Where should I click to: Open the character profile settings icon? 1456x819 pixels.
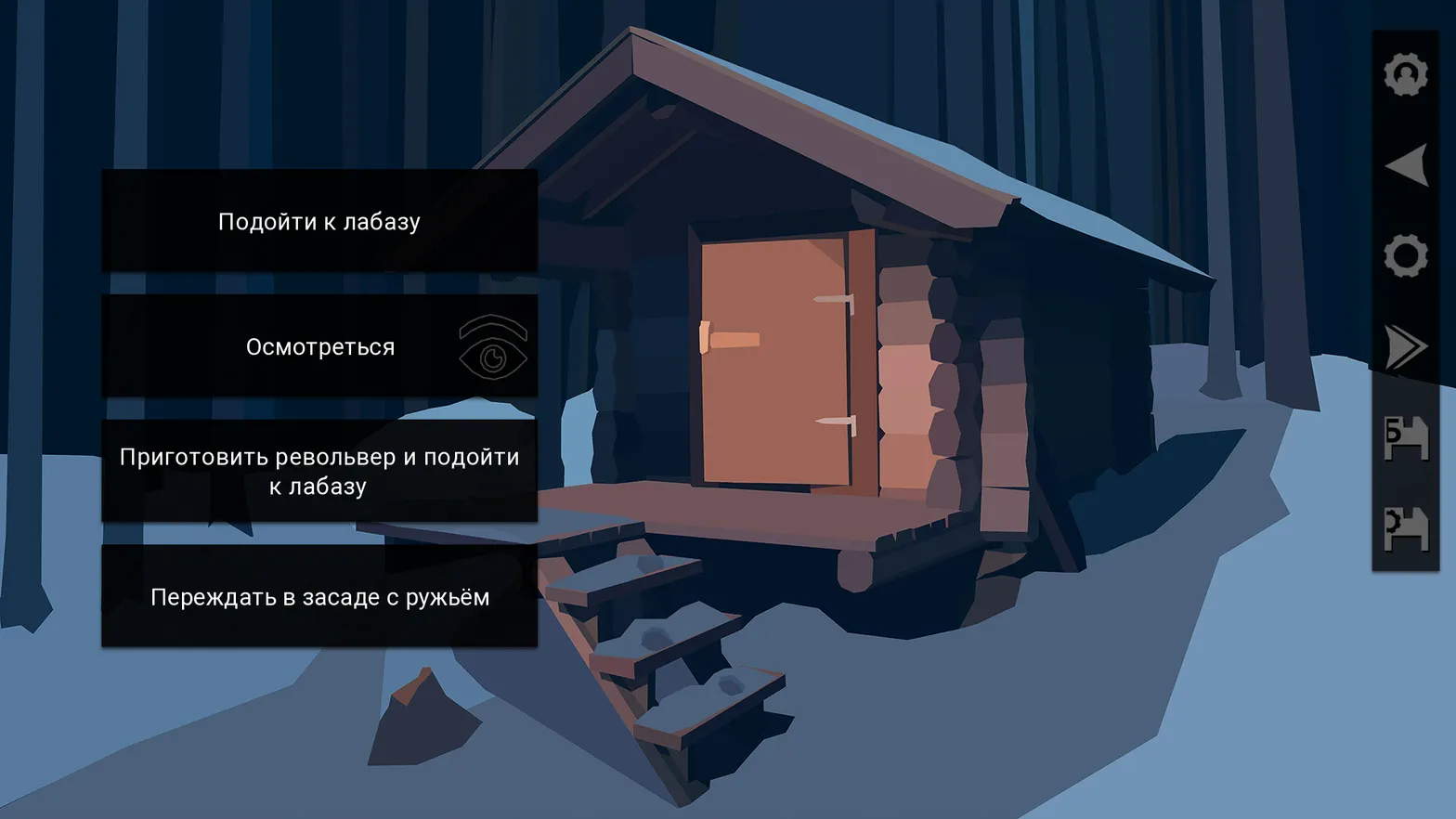point(1407,72)
